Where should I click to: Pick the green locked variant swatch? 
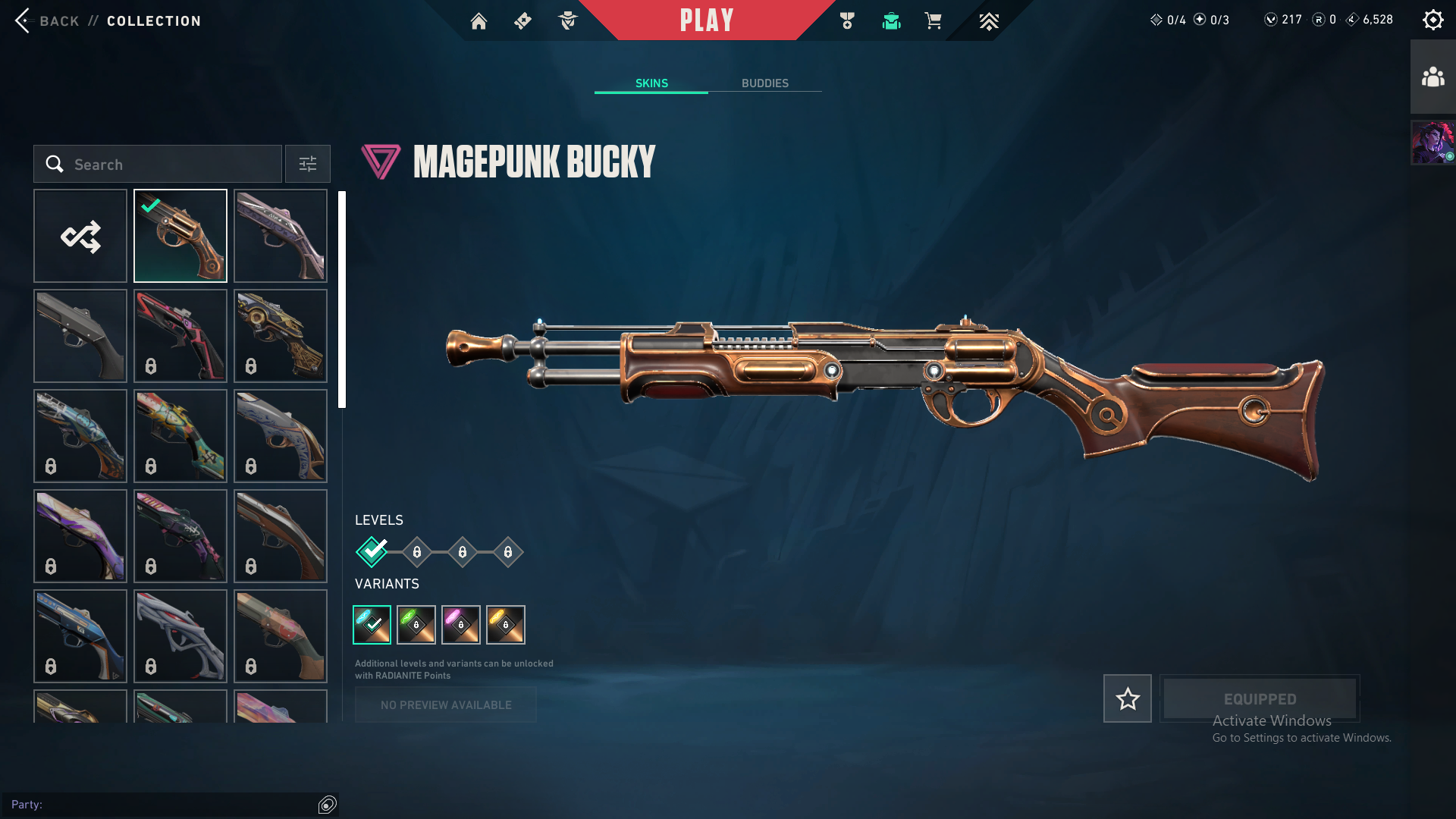point(416,625)
